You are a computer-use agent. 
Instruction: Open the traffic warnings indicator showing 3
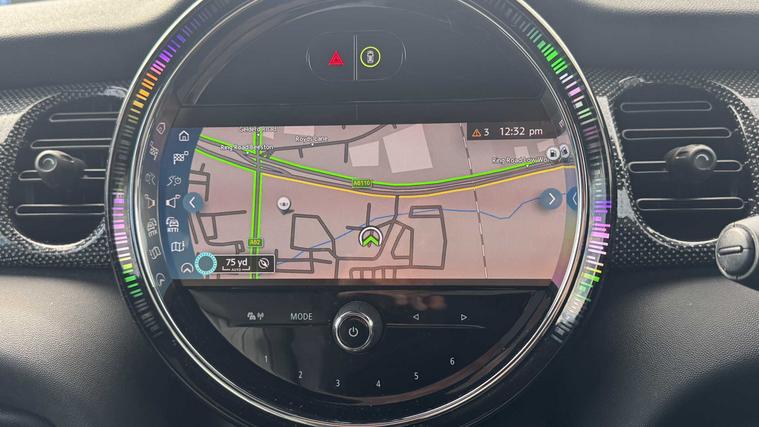pyautogui.click(x=481, y=131)
